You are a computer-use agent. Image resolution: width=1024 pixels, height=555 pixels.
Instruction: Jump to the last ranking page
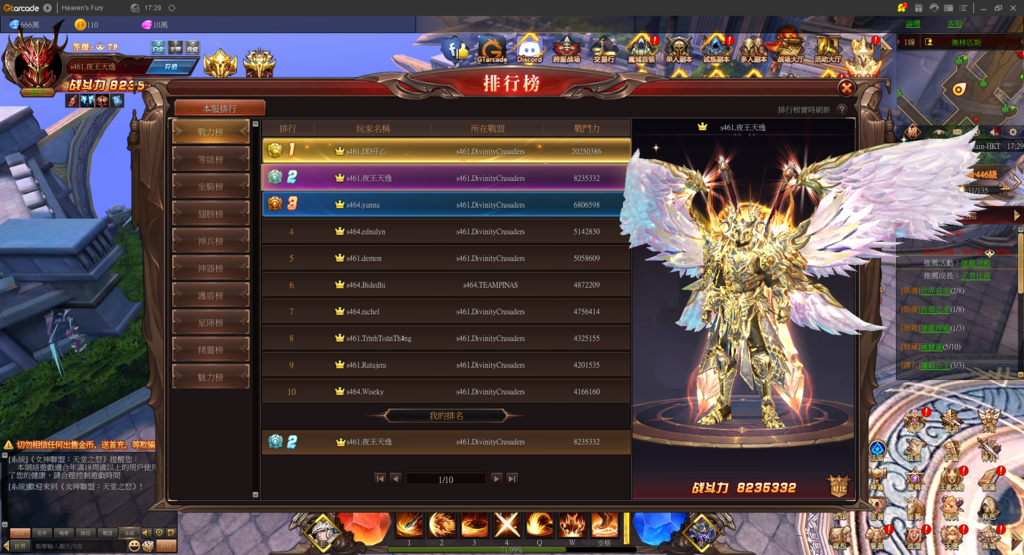point(512,479)
